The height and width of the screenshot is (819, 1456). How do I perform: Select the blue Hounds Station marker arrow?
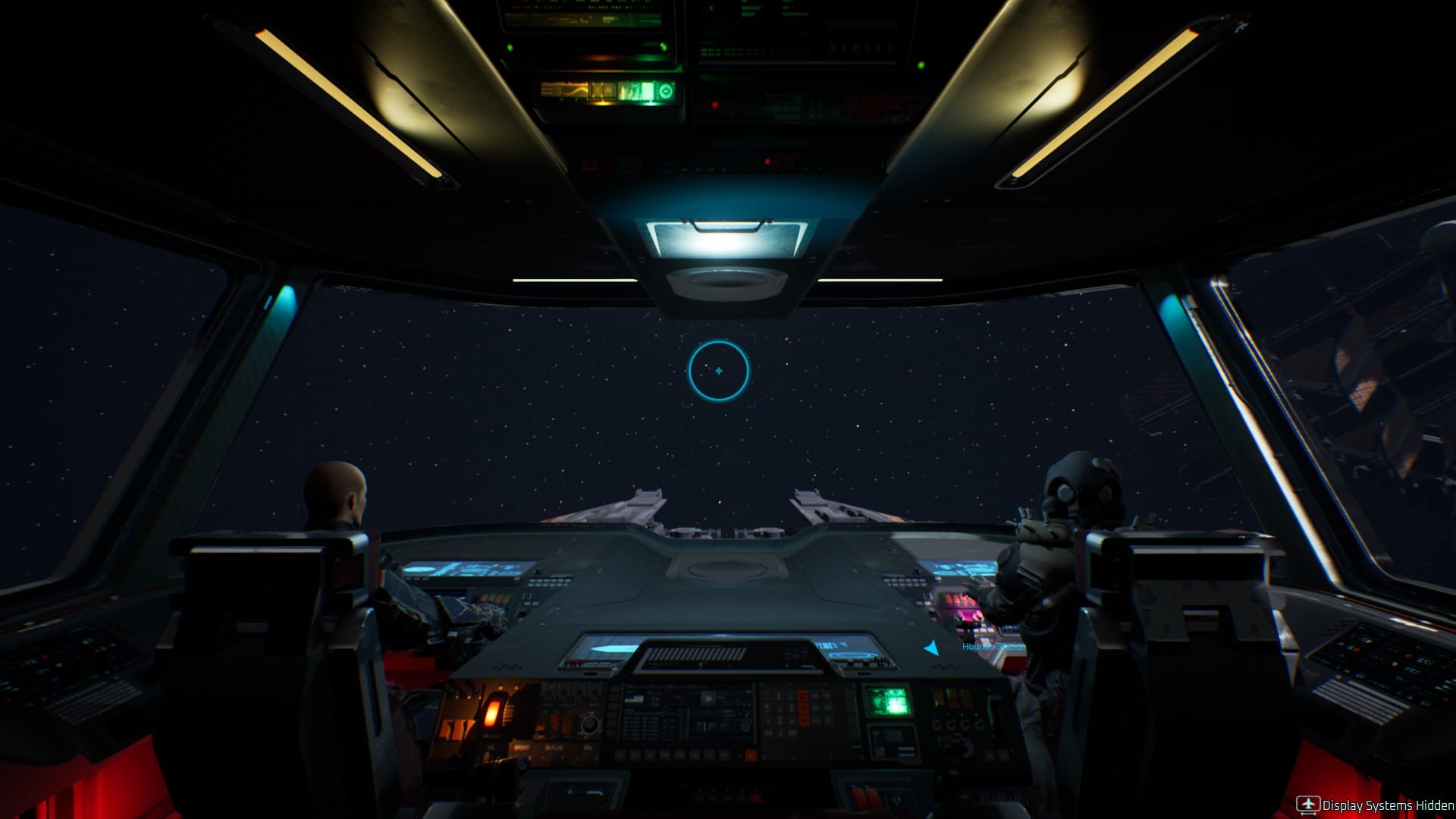click(931, 647)
